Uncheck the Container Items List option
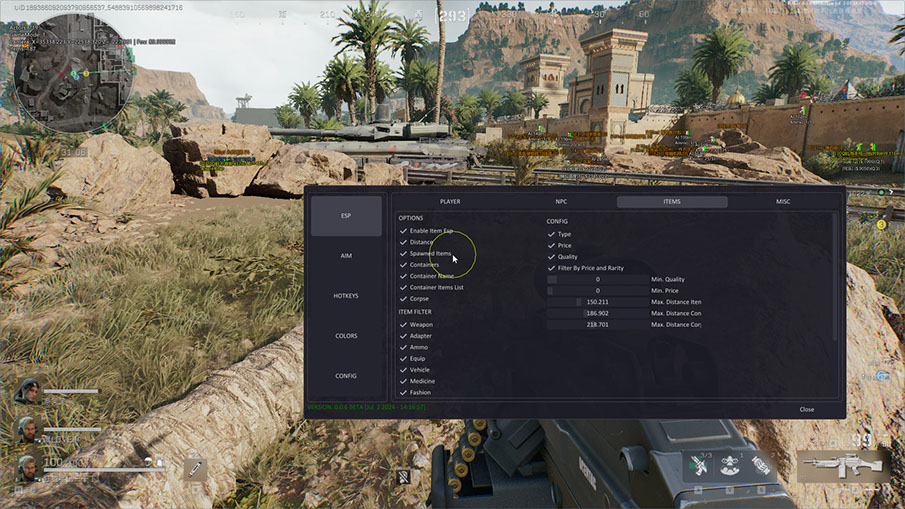The width and height of the screenshot is (905, 509). click(404, 287)
